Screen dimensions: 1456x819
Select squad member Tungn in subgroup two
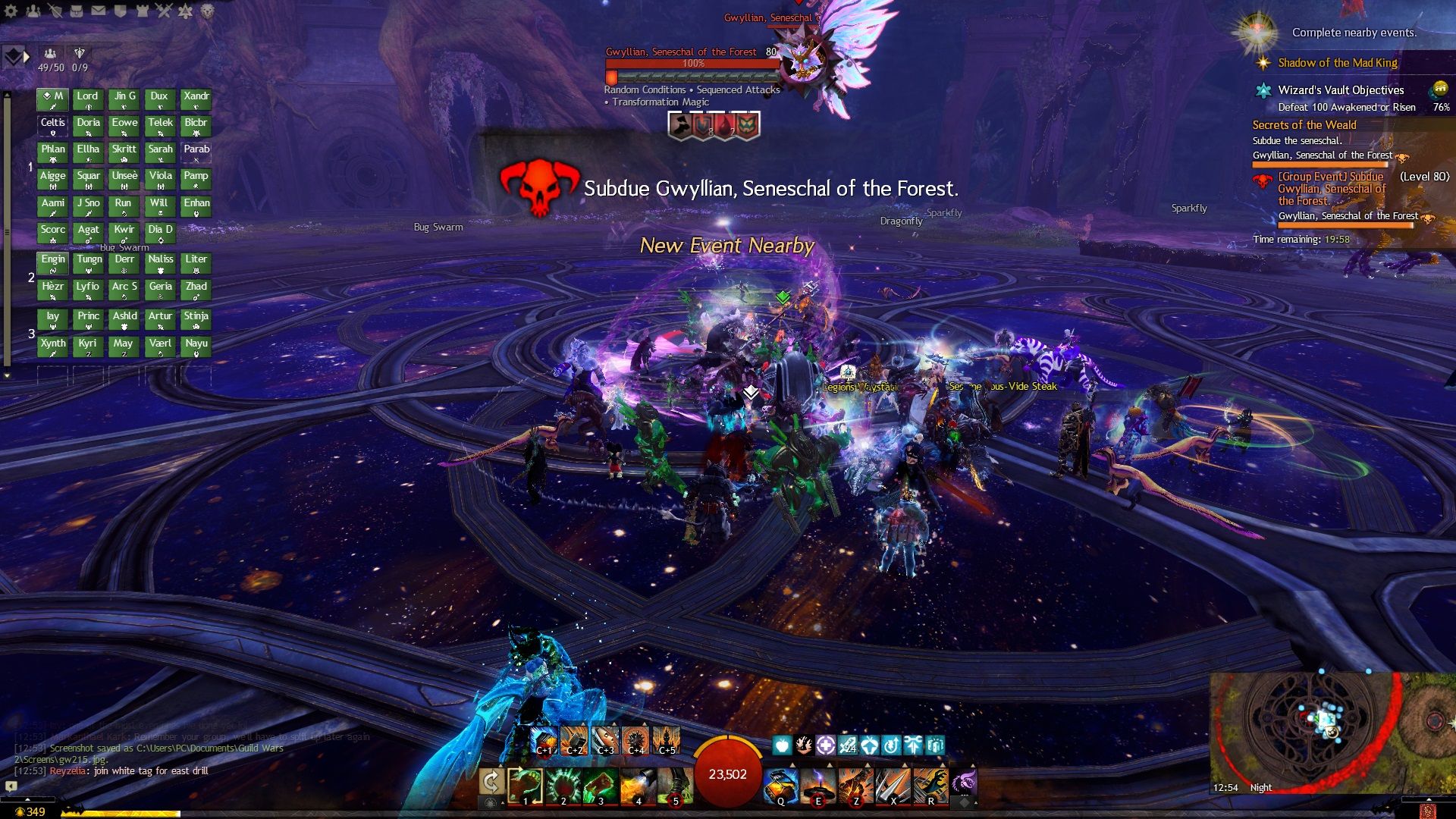(88, 262)
